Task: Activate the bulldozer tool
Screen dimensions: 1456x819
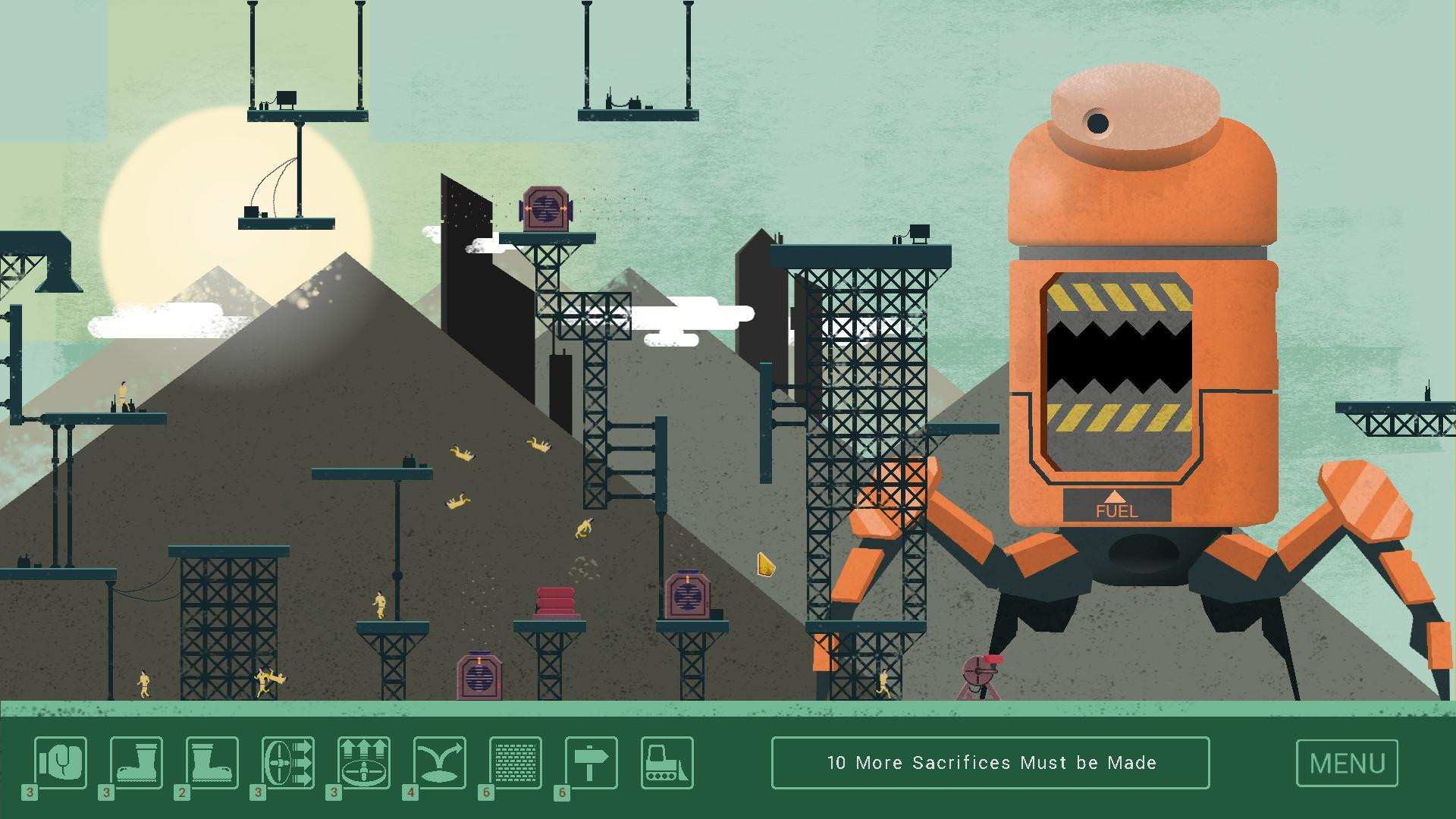Action: (667, 763)
